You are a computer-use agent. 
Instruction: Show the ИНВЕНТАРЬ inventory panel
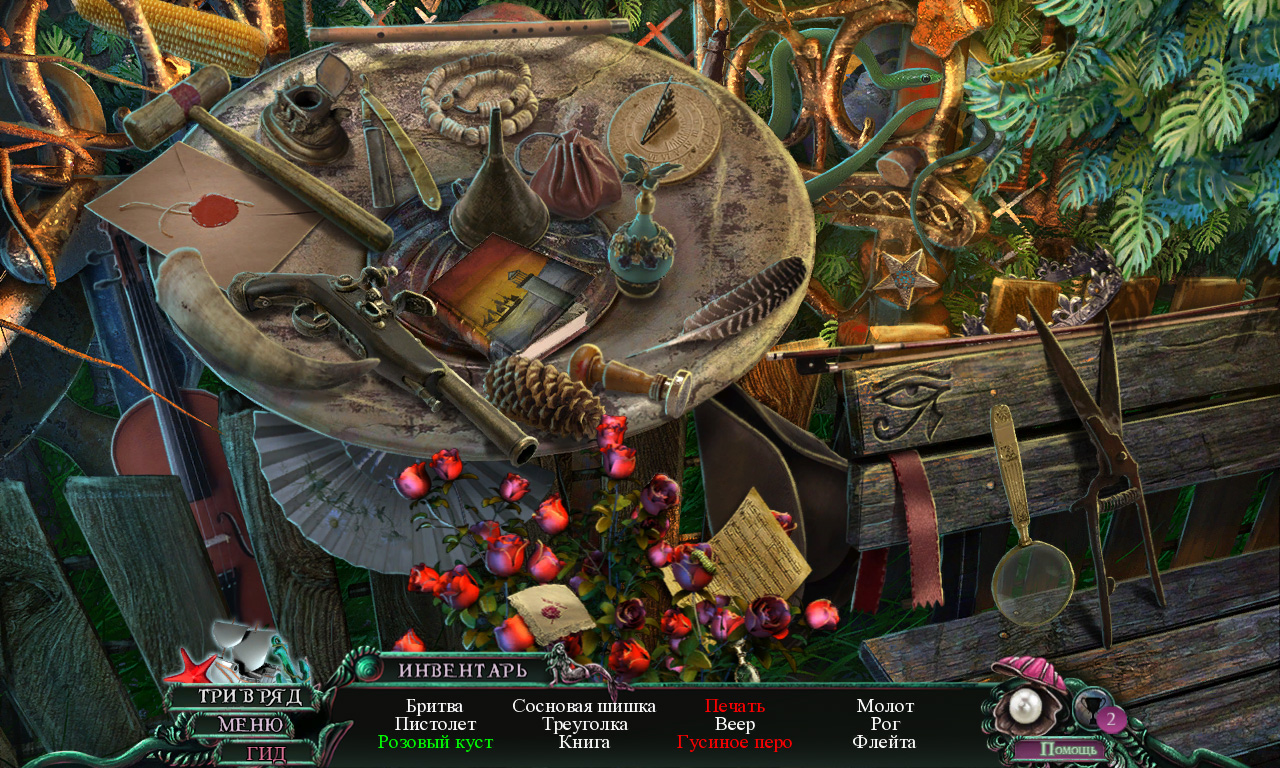click(462, 670)
